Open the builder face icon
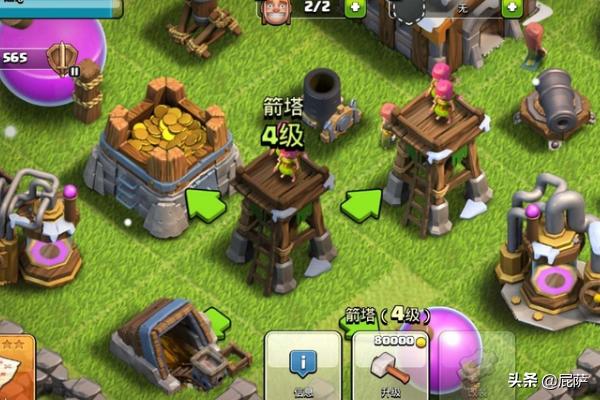Screen dimensions: 600x400 coord(273,10)
